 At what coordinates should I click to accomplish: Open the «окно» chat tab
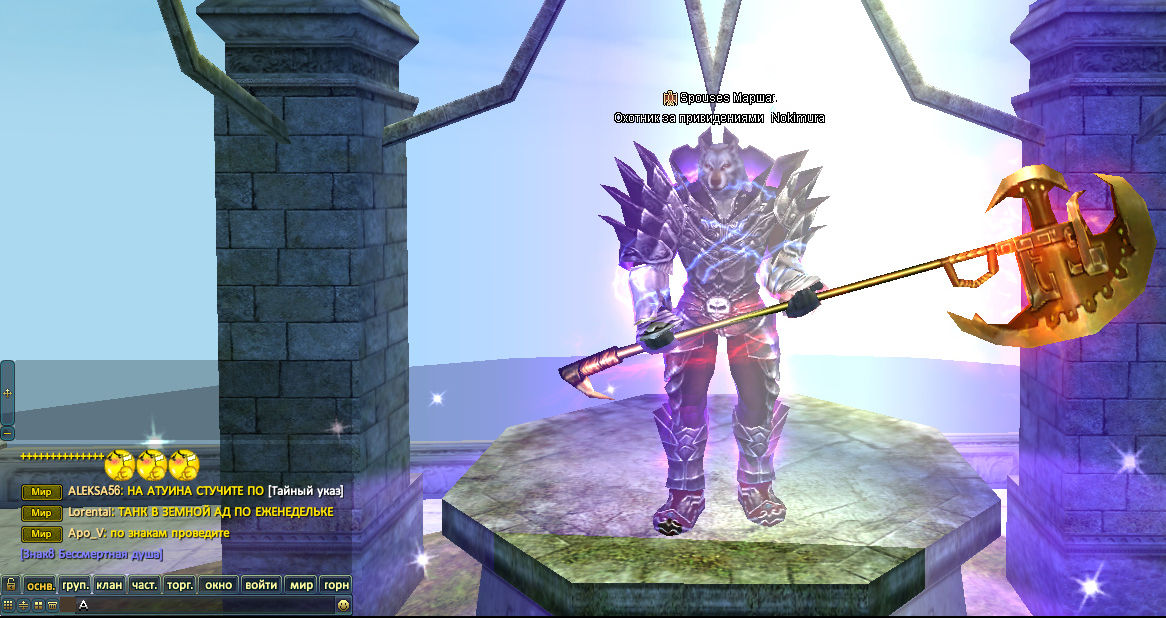(218, 585)
